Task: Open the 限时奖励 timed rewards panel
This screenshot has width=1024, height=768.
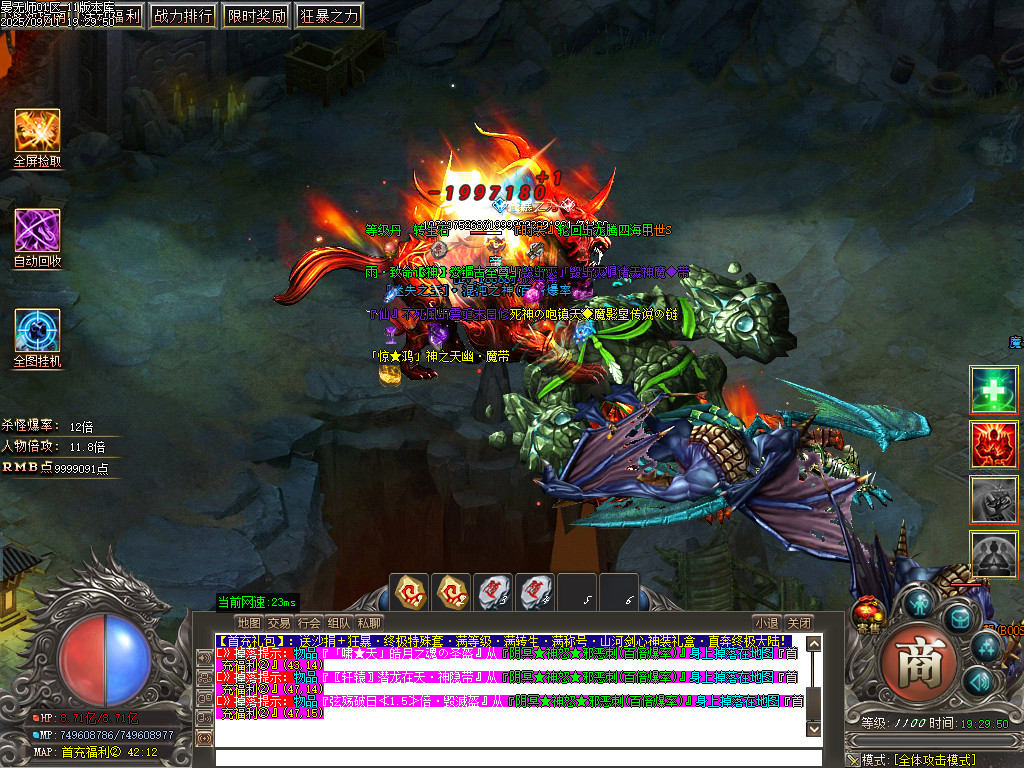Action: (256, 15)
